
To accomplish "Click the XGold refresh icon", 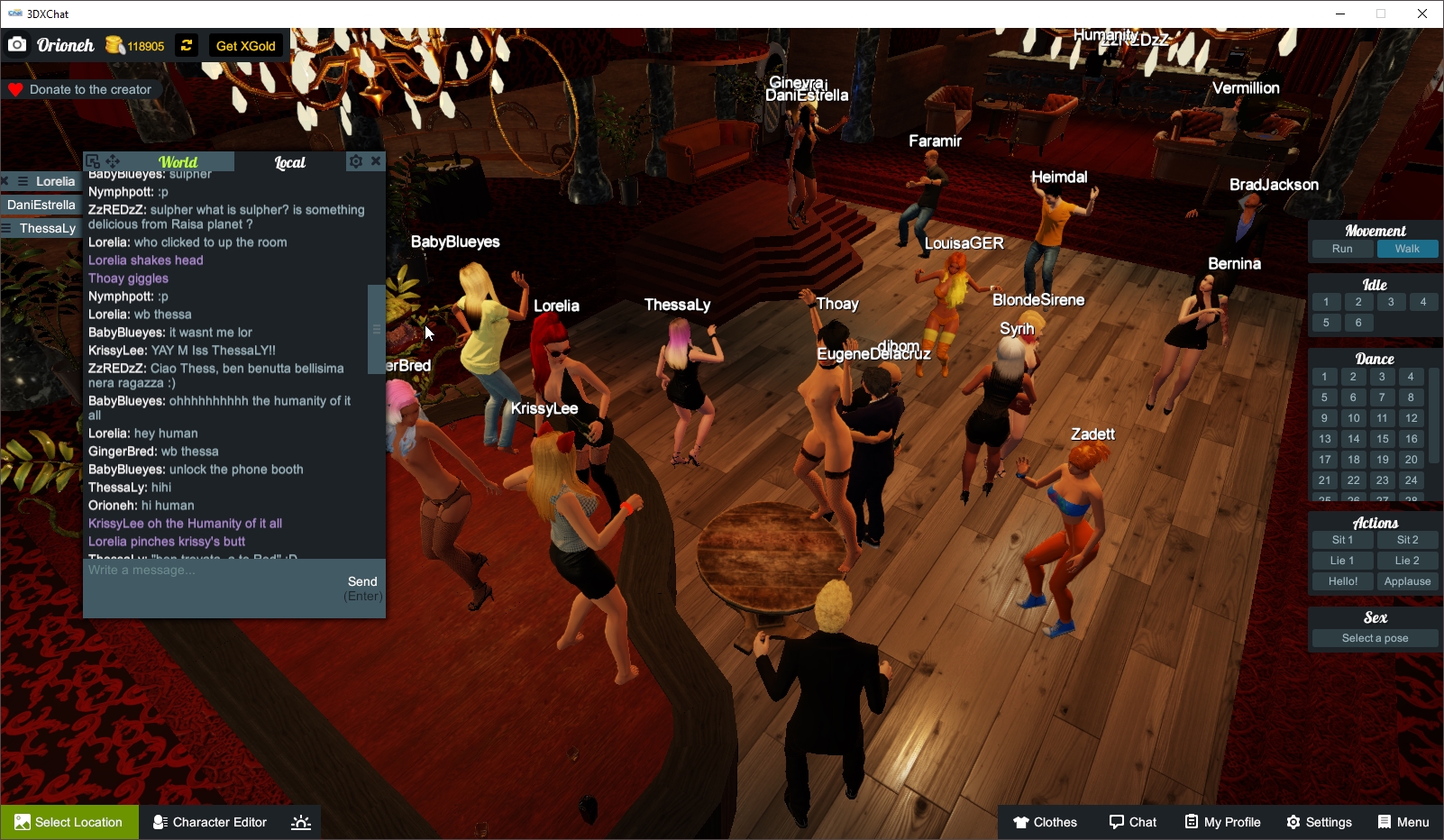I will tap(186, 45).
